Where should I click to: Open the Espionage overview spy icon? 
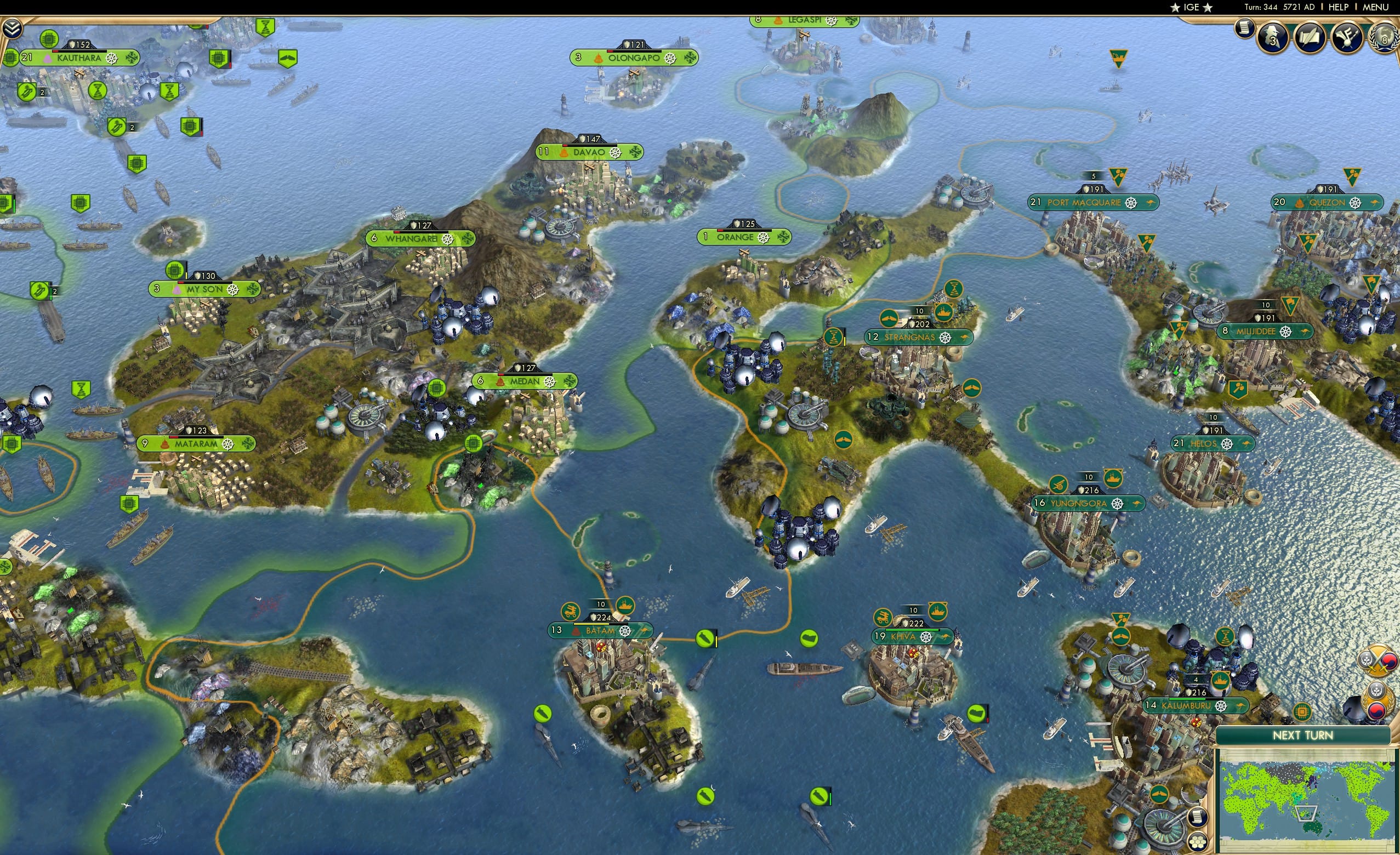click(1272, 38)
